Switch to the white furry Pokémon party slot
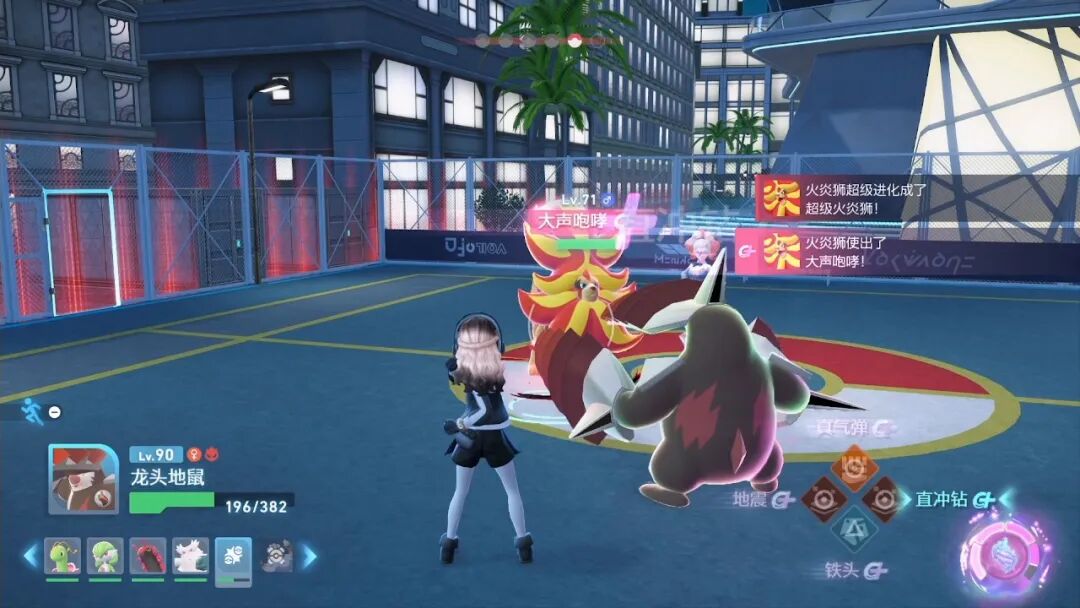 [190, 555]
